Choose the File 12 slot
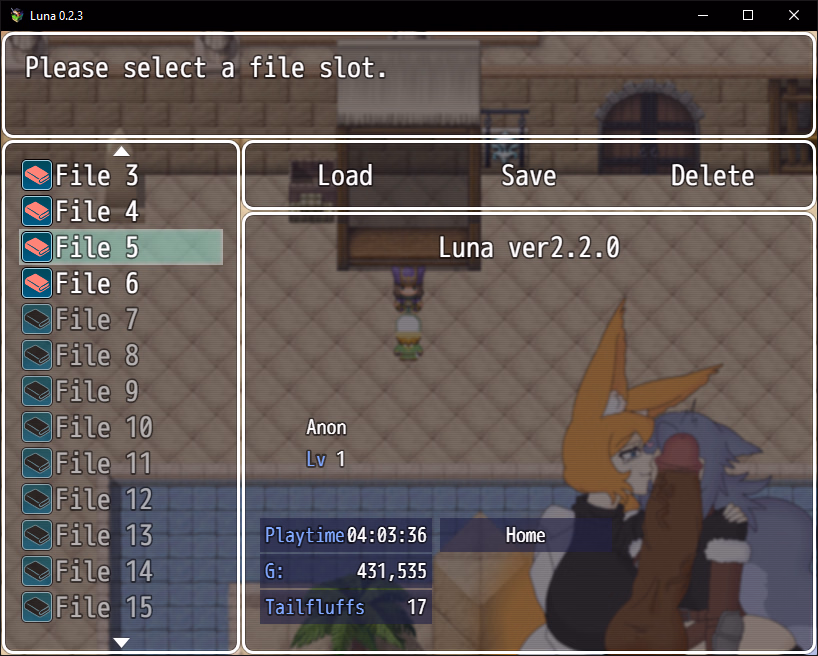818x656 pixels. [x=121, y=500]
